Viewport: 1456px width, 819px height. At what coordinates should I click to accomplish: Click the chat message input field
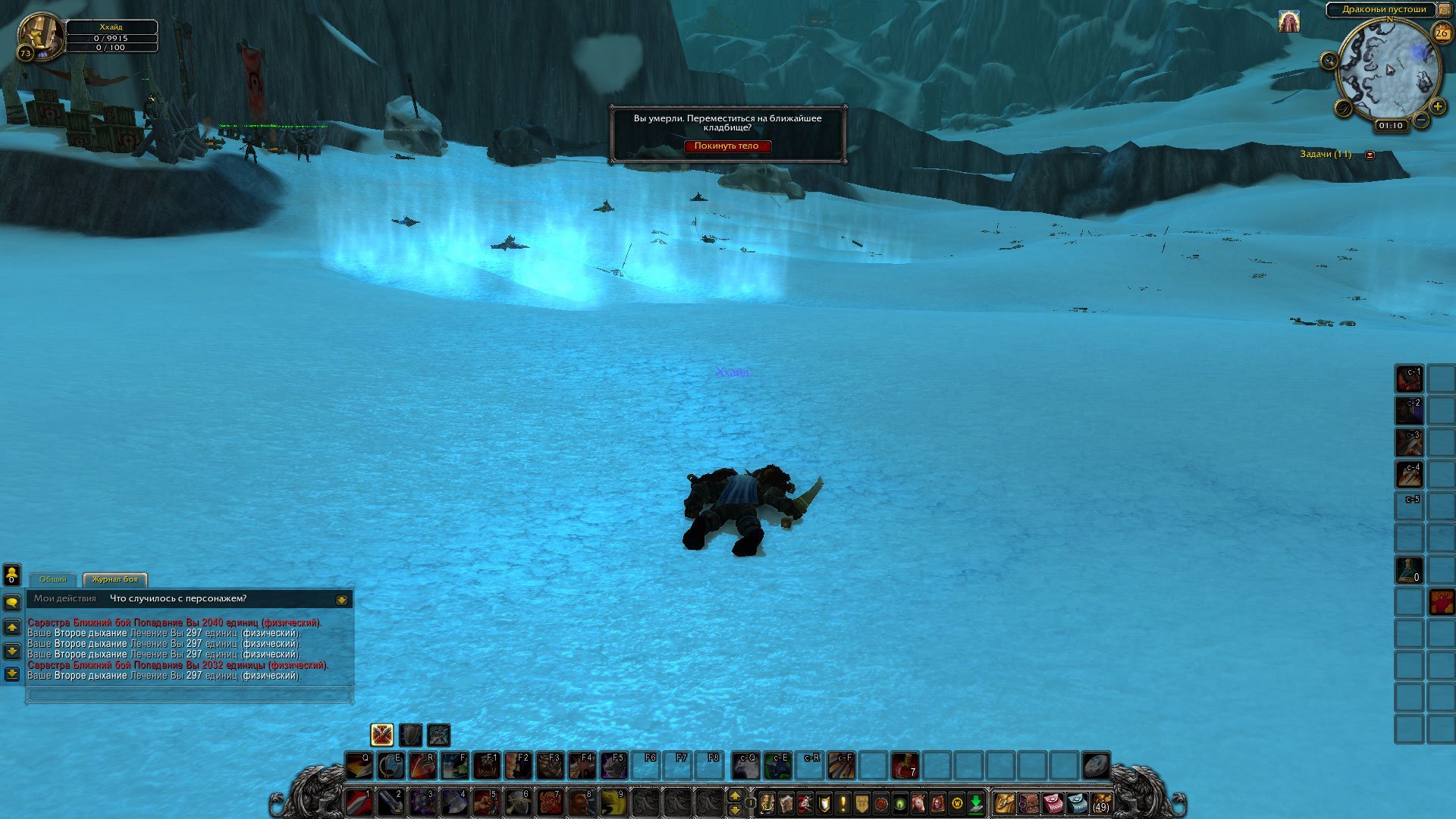(x=190, y=694)
